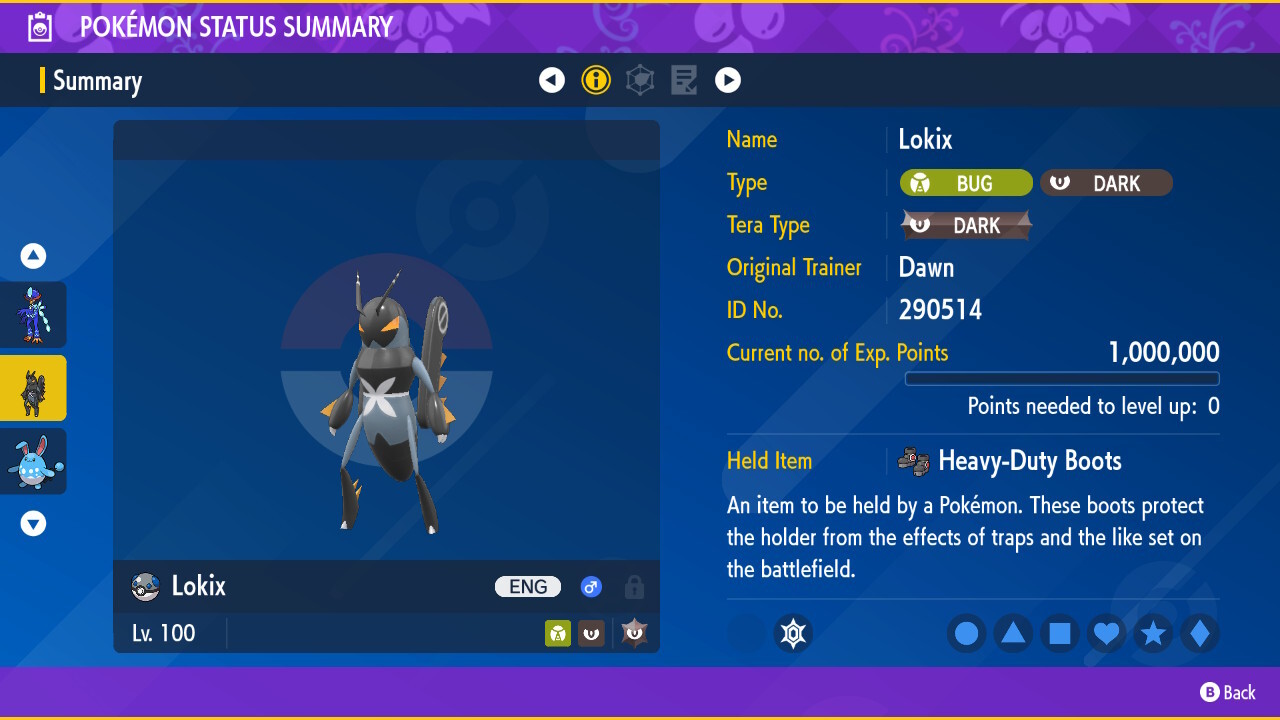Image resolution: width=1280 pixels, height=720 pixels.
Task: Toggle the square marking
Action: pos(1060,633)
